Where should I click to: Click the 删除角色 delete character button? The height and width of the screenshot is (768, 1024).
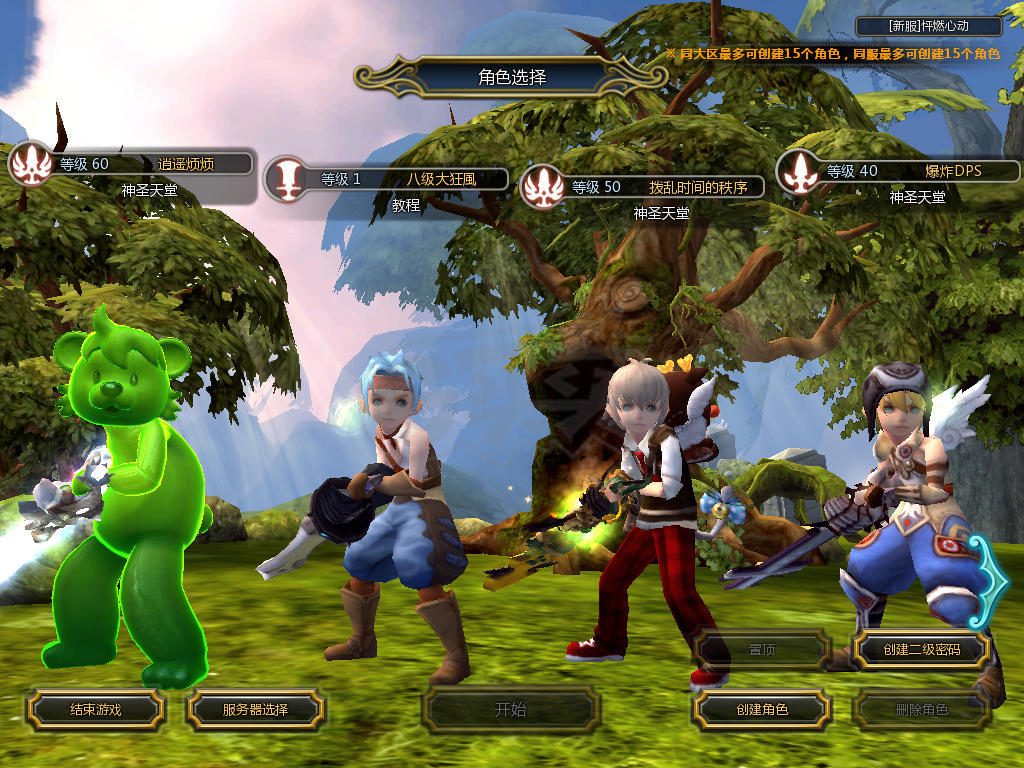point(921,710)
